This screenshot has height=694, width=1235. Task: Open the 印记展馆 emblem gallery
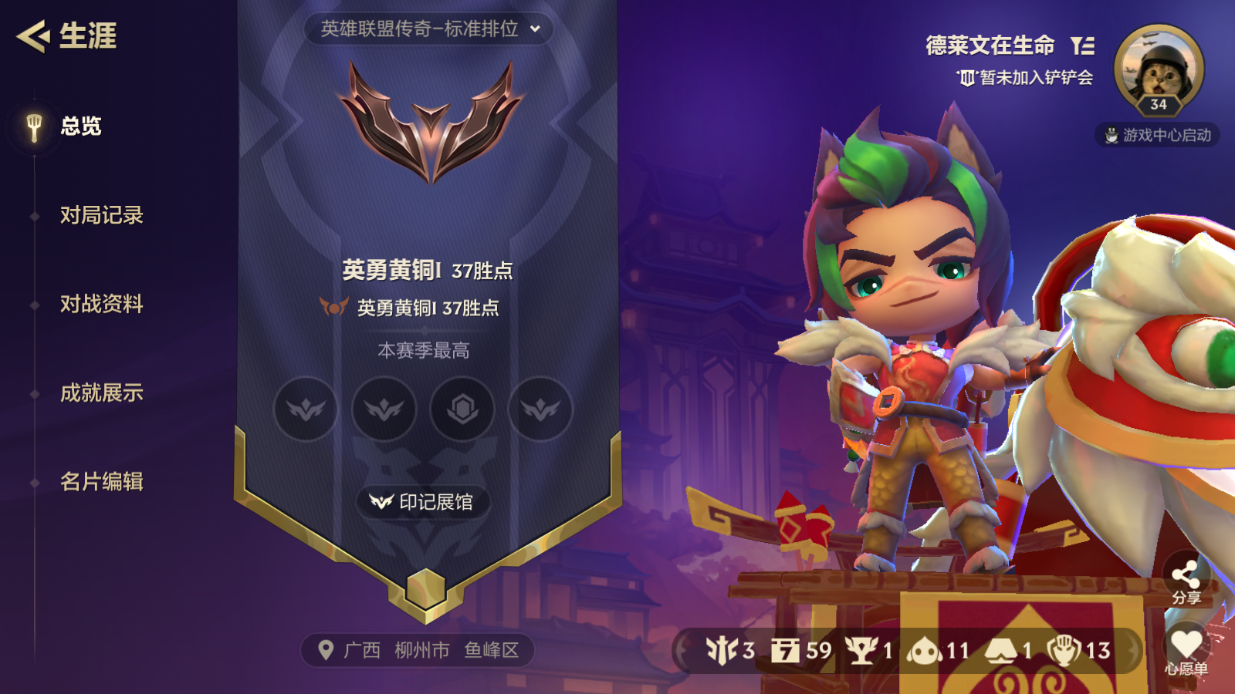point(423,502)
